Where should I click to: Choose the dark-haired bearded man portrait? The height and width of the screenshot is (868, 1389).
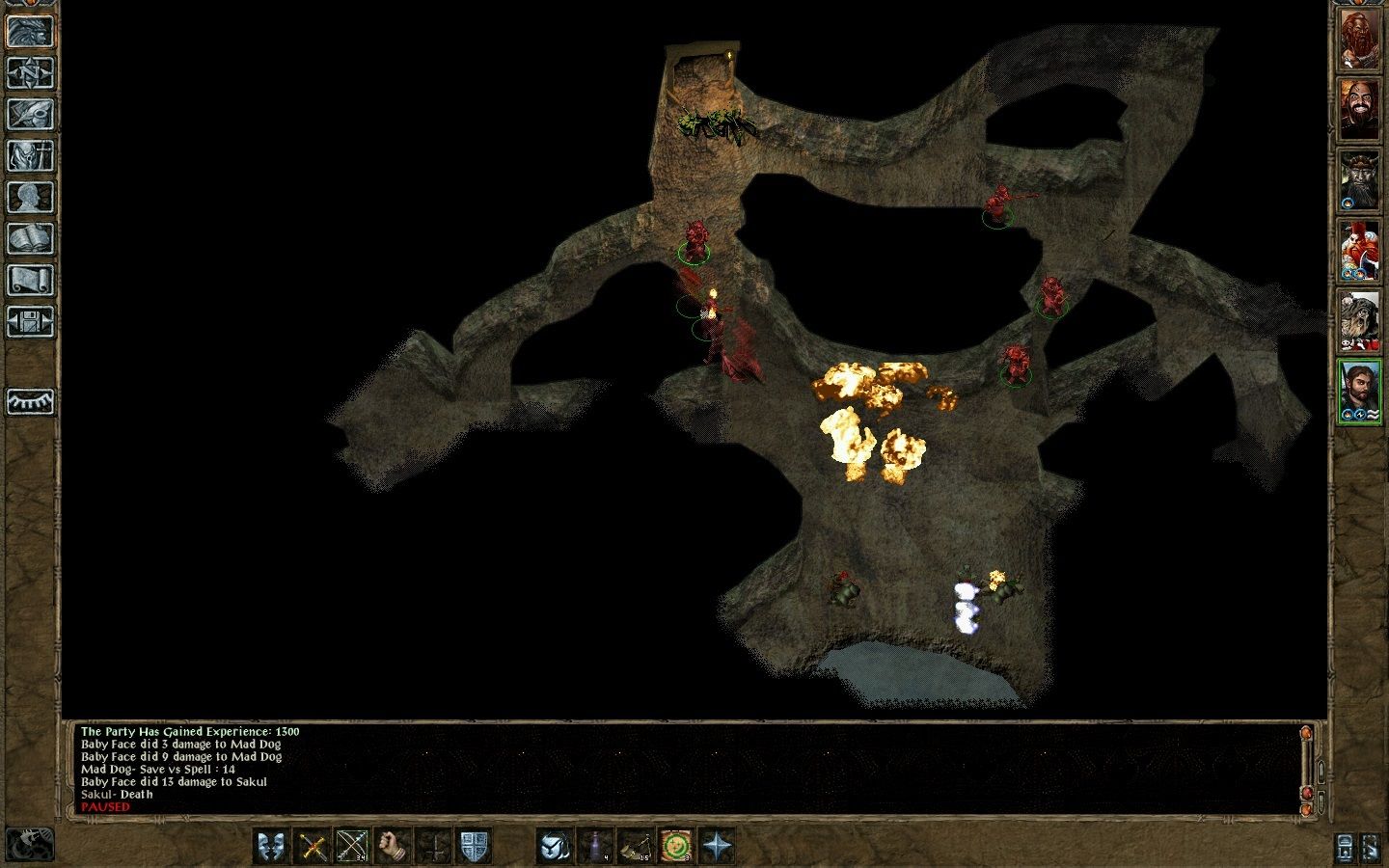(x=1358, y=391)
